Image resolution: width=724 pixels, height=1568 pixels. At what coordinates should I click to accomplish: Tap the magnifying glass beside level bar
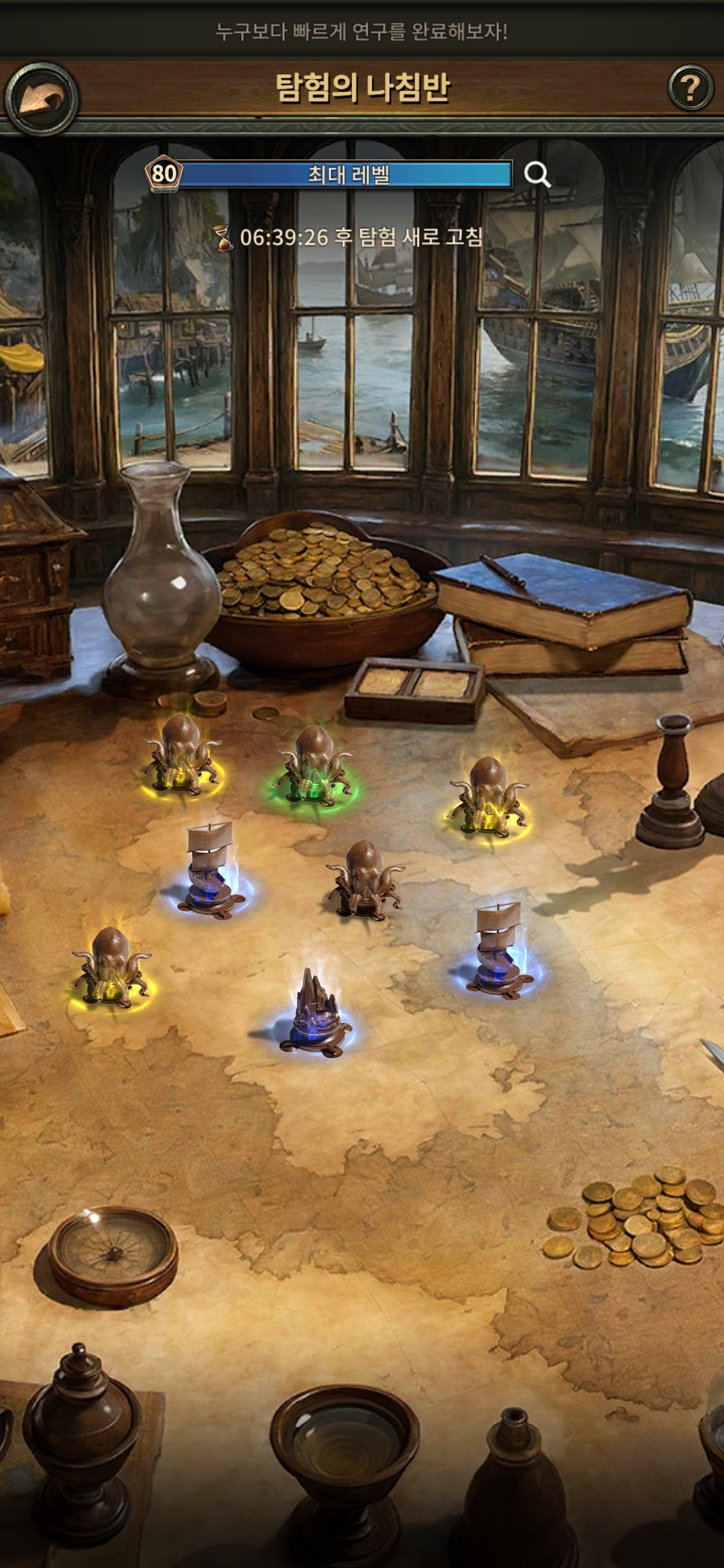[537, 174]
